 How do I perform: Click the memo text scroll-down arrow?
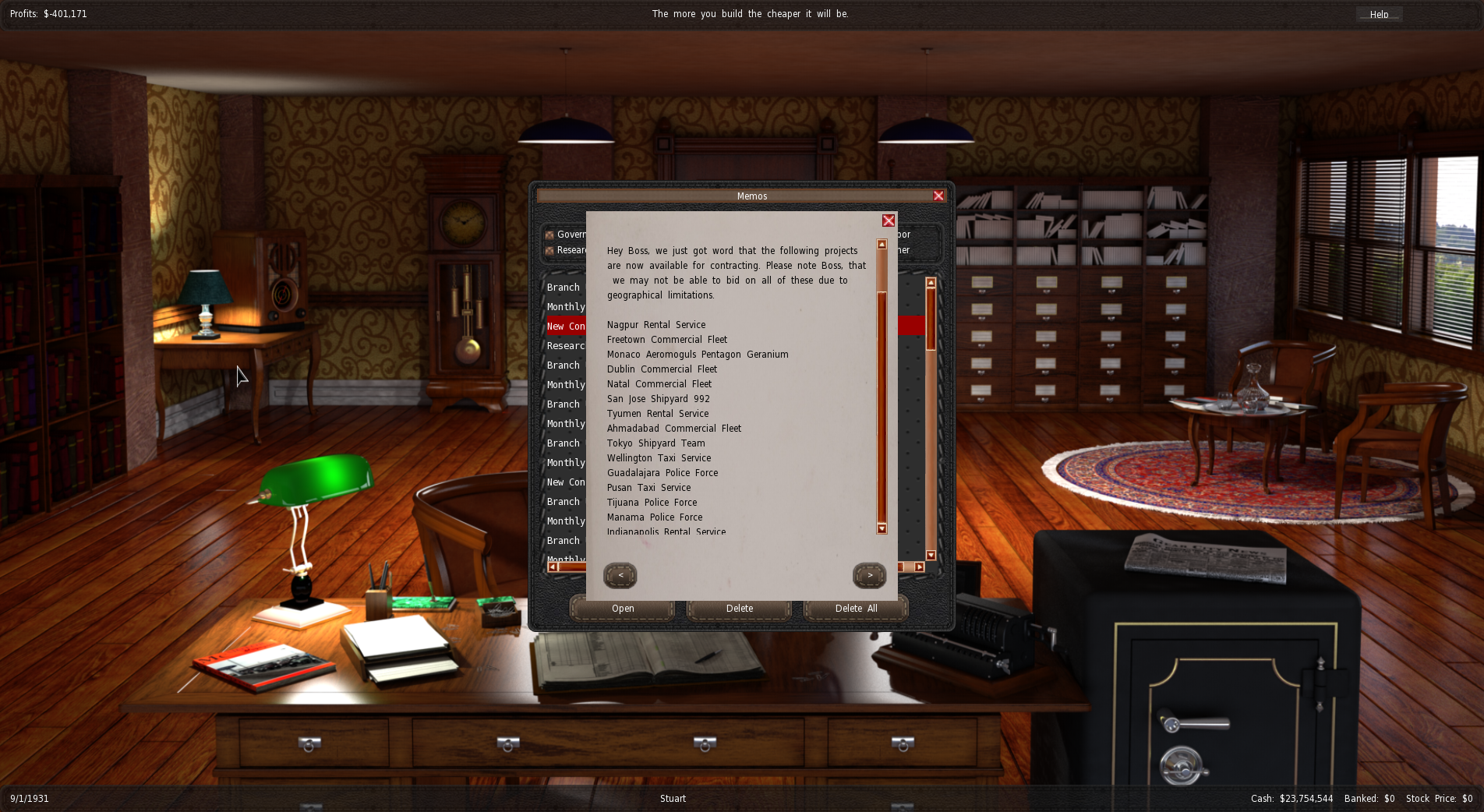[x=882, y=528]
